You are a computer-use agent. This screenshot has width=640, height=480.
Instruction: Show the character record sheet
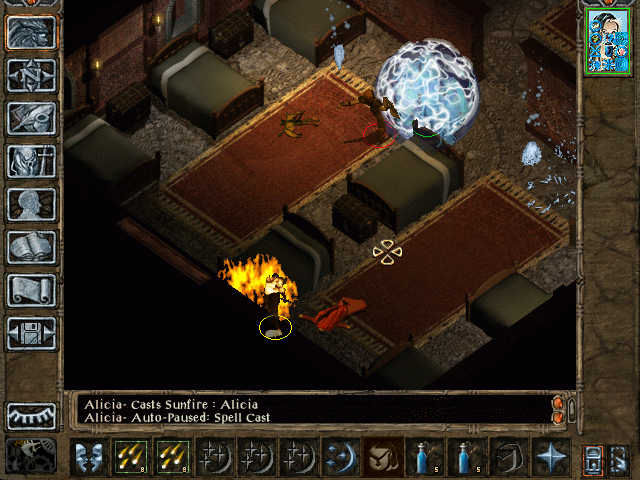pyautogui.click(x=31, y=204)
